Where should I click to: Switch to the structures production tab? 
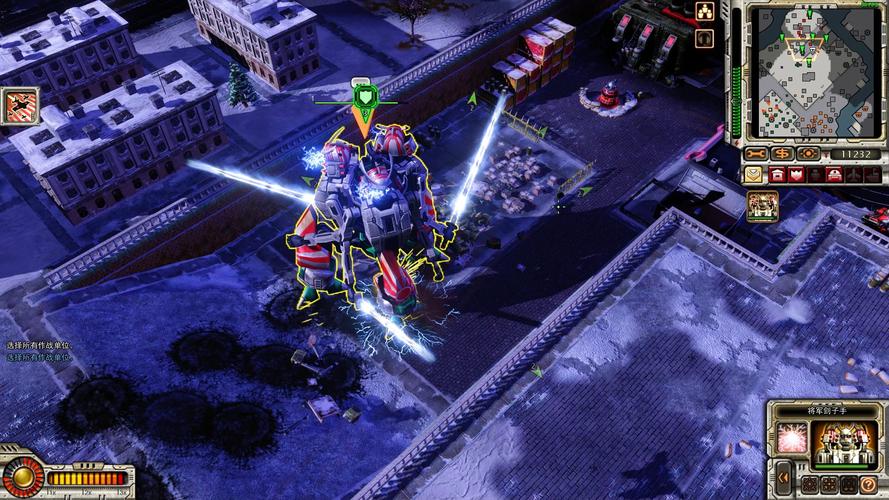[777, 175]
